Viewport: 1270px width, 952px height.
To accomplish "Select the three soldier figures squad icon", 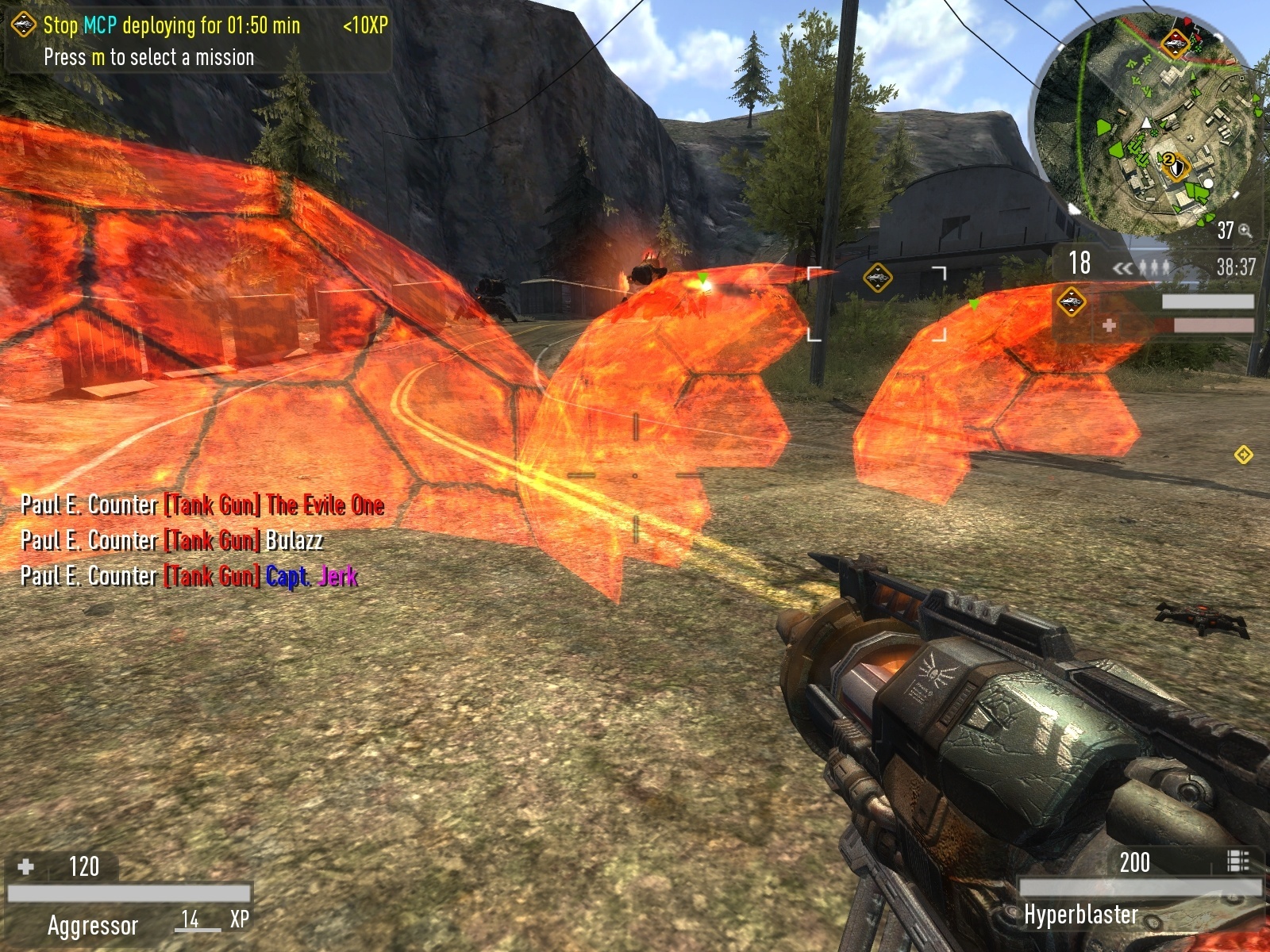I will tap(1155, 267).
